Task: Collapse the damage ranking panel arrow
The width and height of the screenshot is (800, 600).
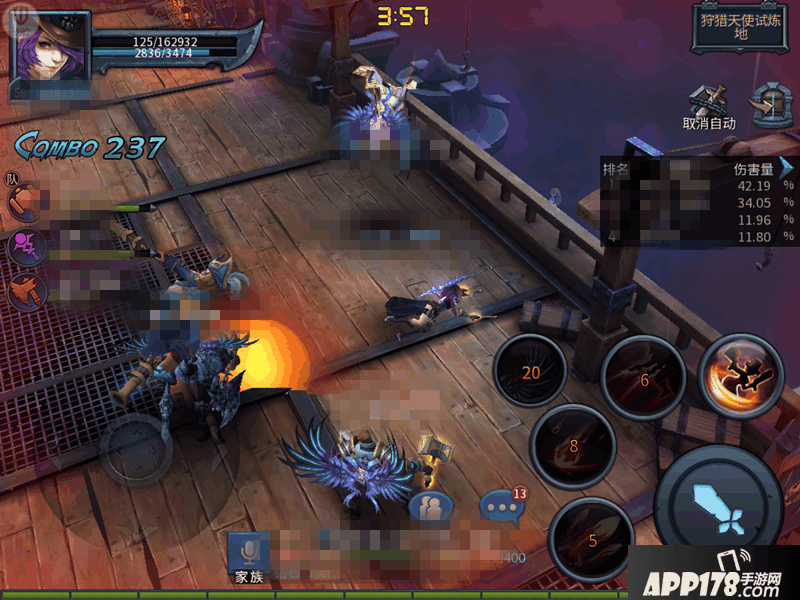Action: click(787, 167)
